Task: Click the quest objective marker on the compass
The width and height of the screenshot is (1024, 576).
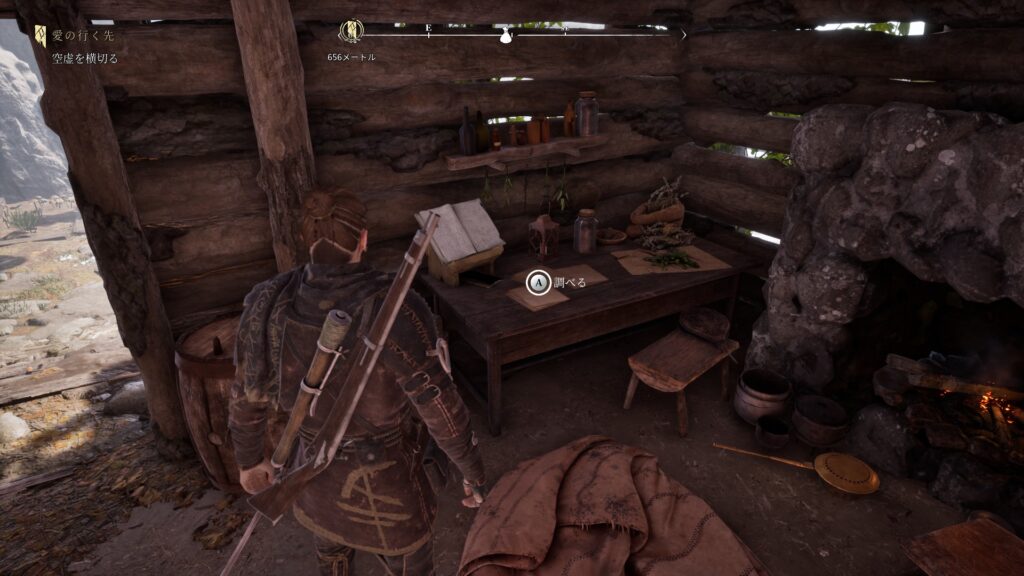Action: [x=351, y=32]
